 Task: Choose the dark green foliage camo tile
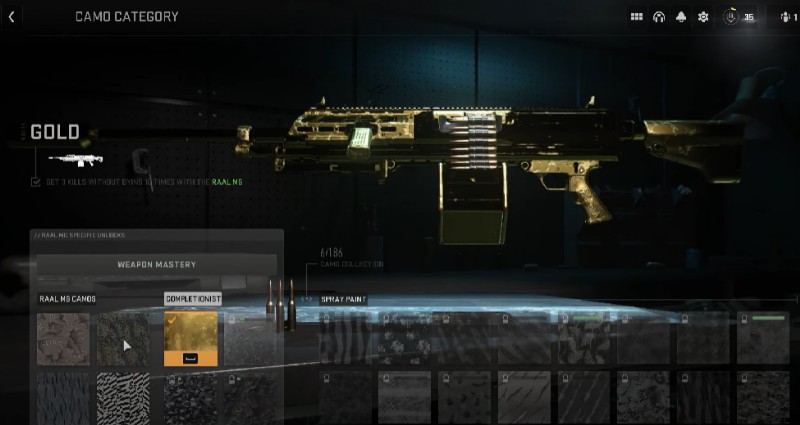(123, 338)
